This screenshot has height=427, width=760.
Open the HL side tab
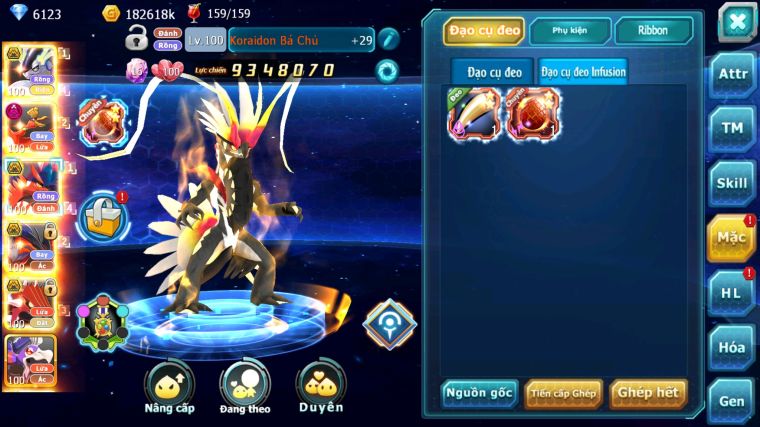click(x=732, y=293)
